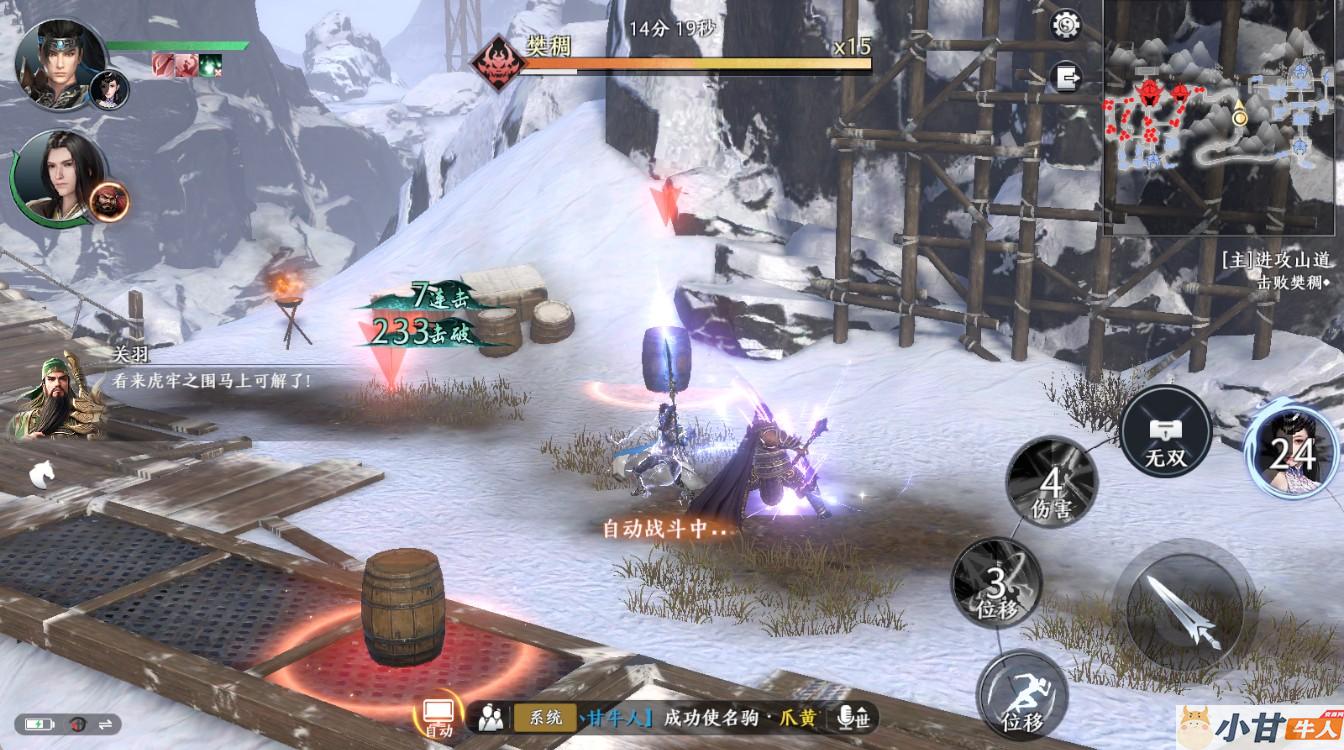Image resolution: width=1344 pixels, height=750 pixels.
Task: Open the 进攻山道 quest objective tracker
Action: click(x=1278, y=270)
